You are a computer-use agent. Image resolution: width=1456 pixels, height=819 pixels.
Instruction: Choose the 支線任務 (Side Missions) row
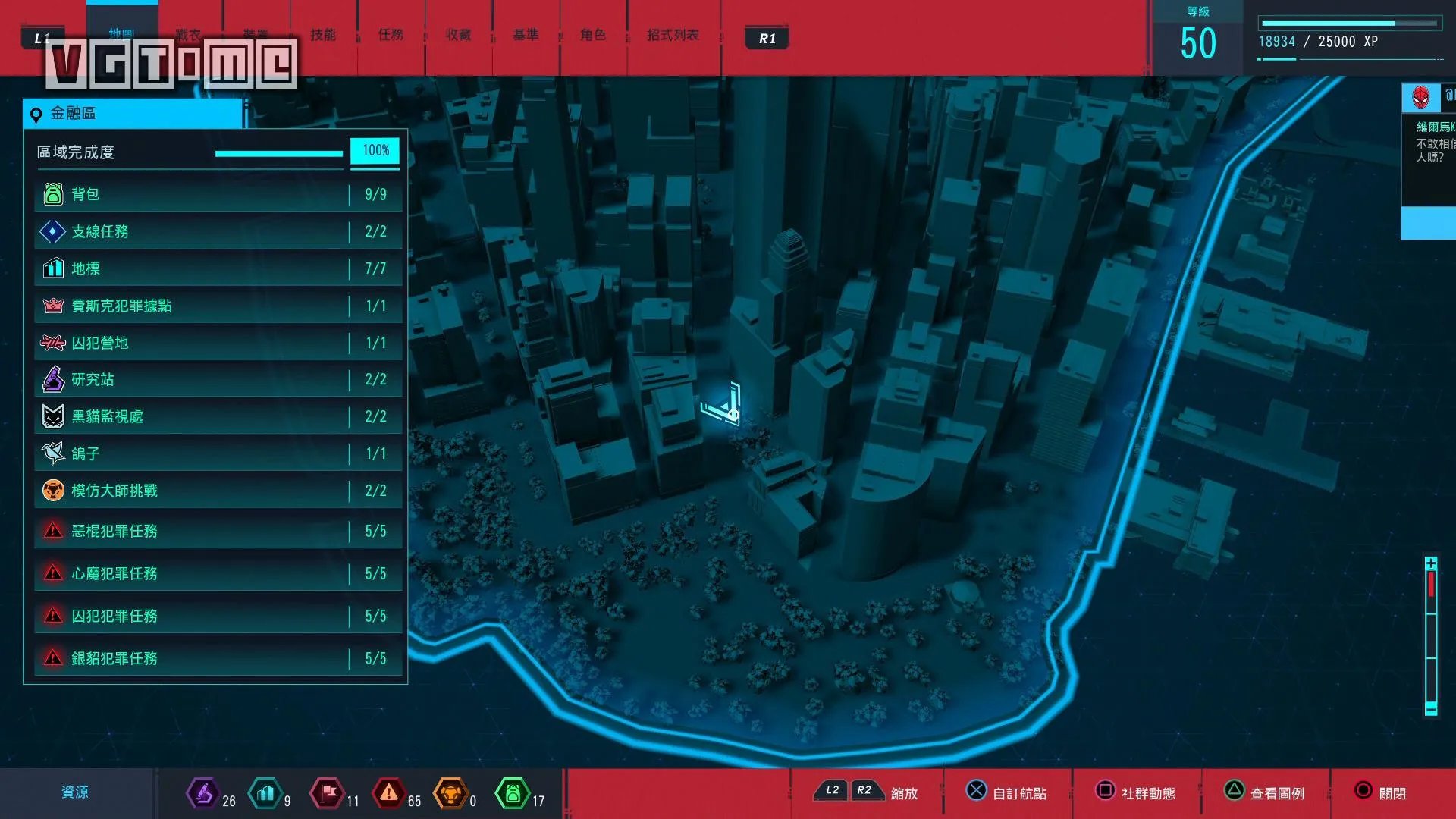pos(217,231)
